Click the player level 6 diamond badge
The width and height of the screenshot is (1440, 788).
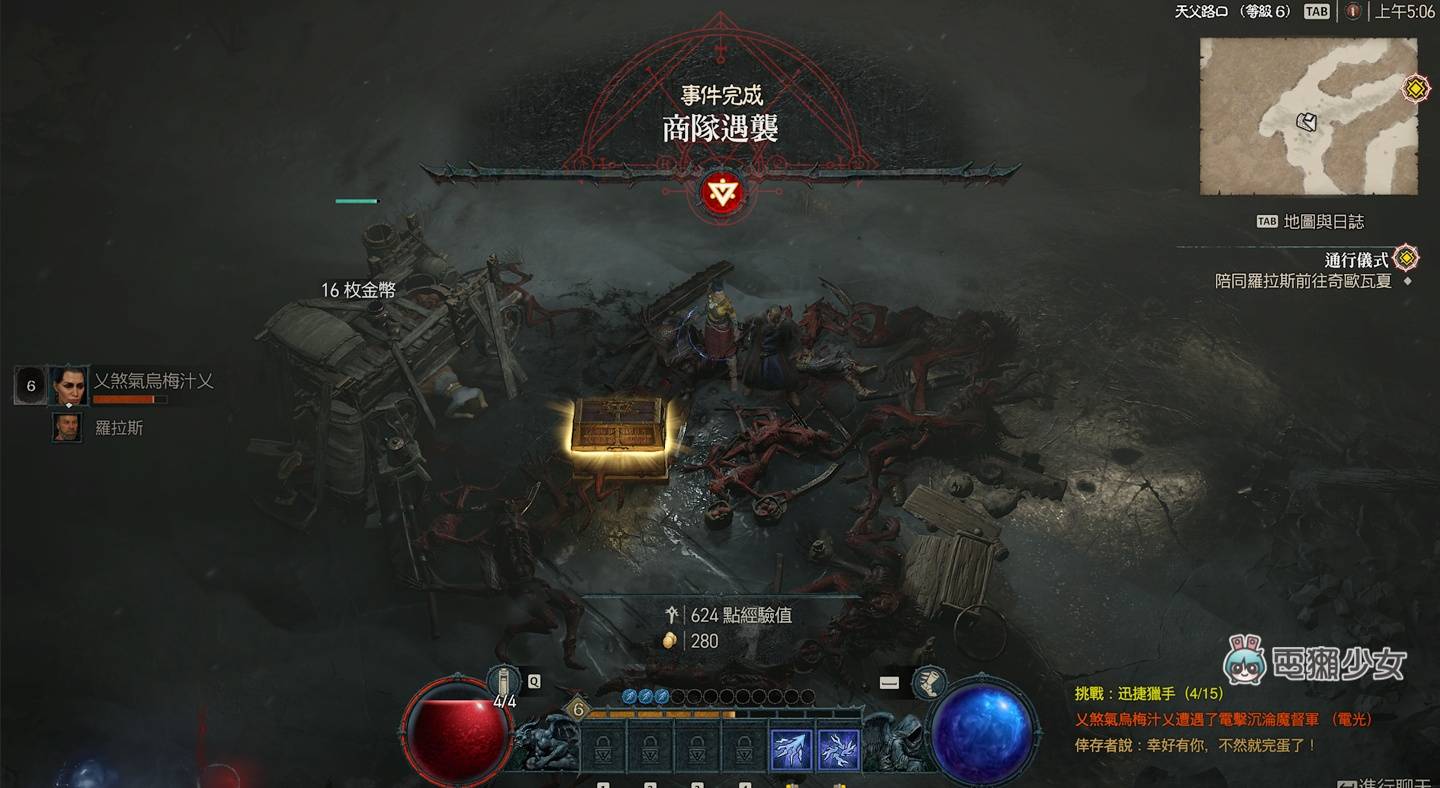click(x=577, y=711)
